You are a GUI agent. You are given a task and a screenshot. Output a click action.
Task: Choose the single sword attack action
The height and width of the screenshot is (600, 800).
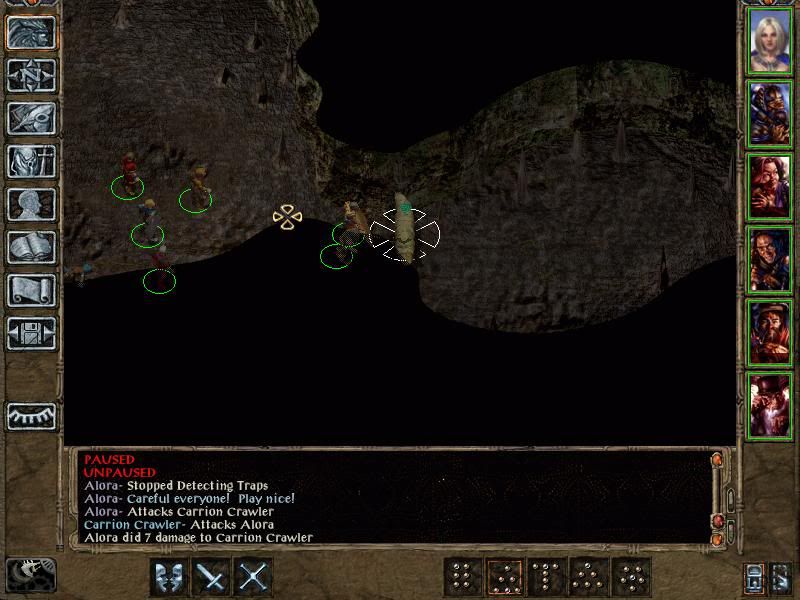(x=211, y=577)
